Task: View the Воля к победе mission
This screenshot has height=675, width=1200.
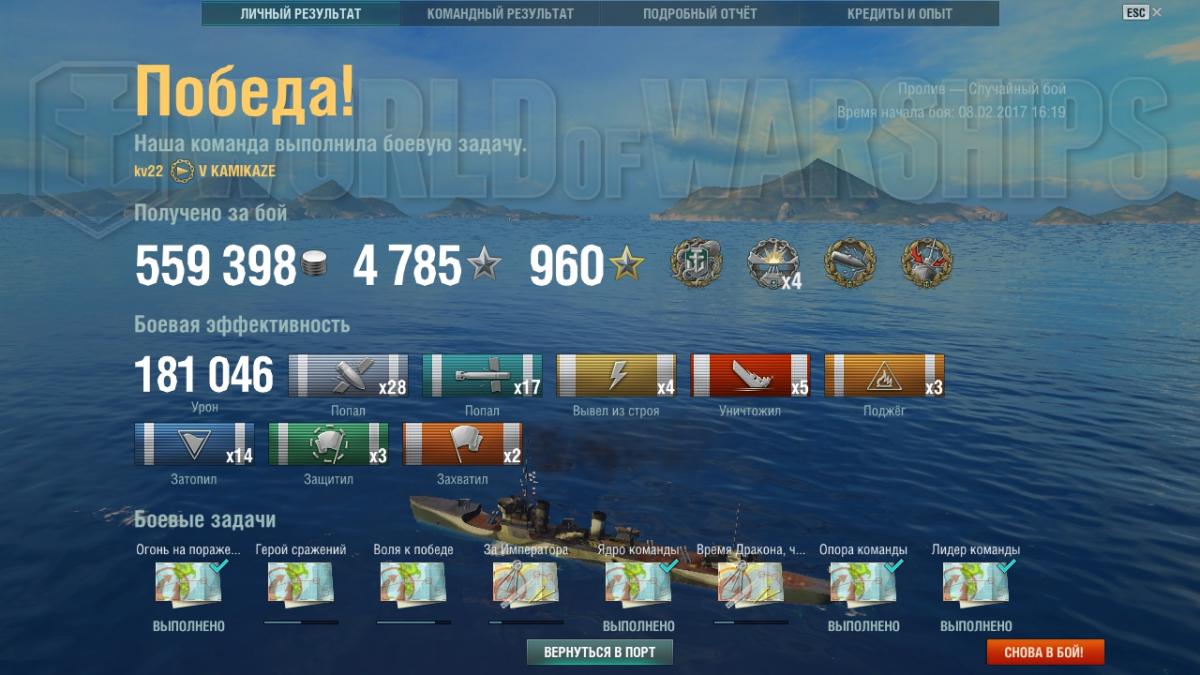Action: click(x=413, y=583)
